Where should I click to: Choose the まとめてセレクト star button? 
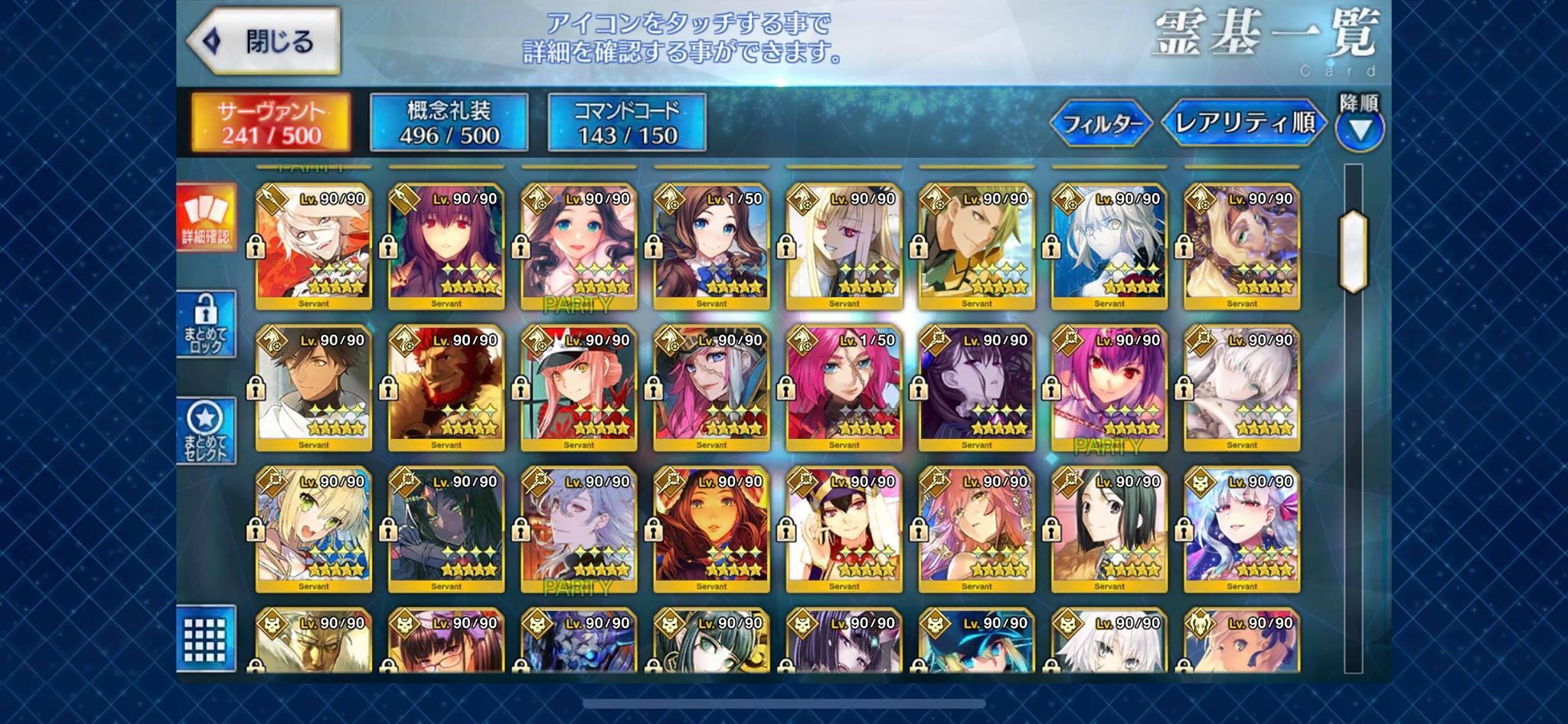[x=205, y=431]
